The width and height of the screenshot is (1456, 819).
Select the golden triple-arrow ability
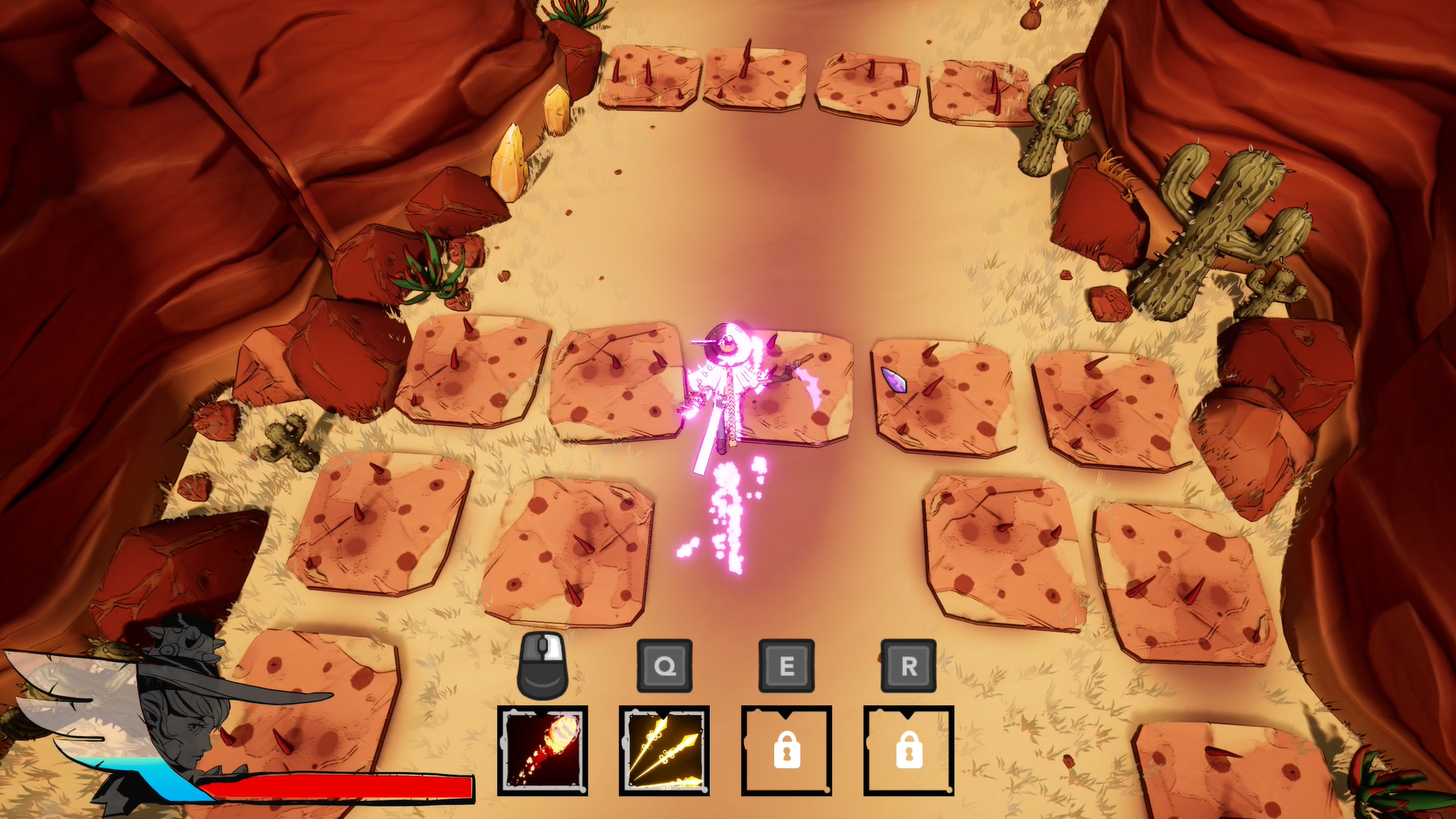(664, 750)
